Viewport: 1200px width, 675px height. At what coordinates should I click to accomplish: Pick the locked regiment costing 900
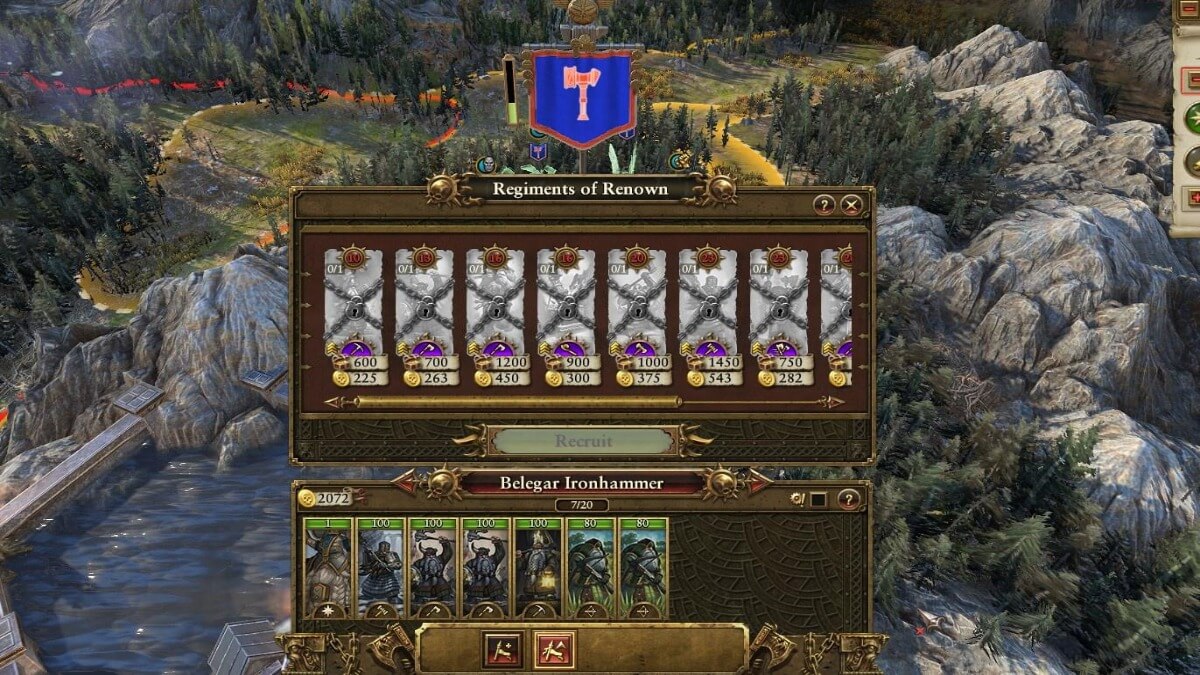566,300
